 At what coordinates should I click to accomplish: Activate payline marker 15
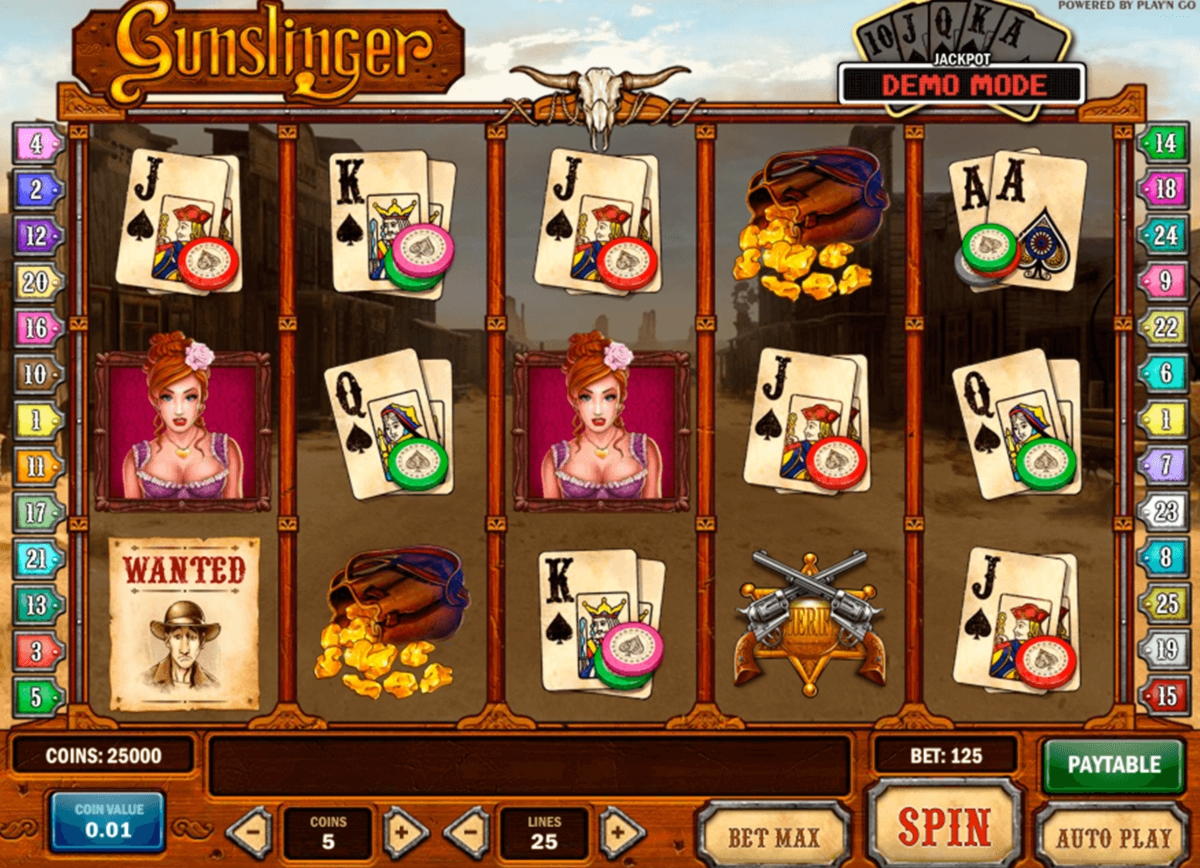point(1164,696)
